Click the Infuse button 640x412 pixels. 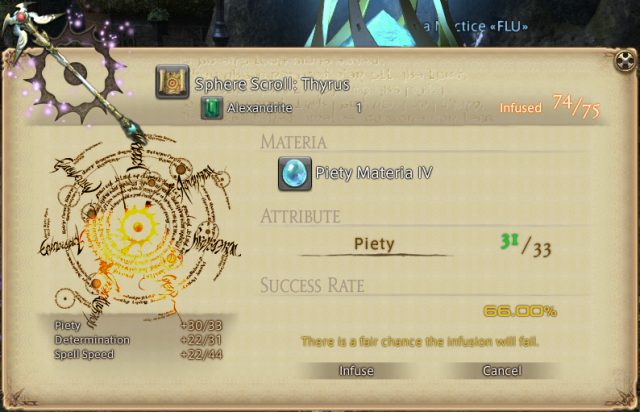356,371
